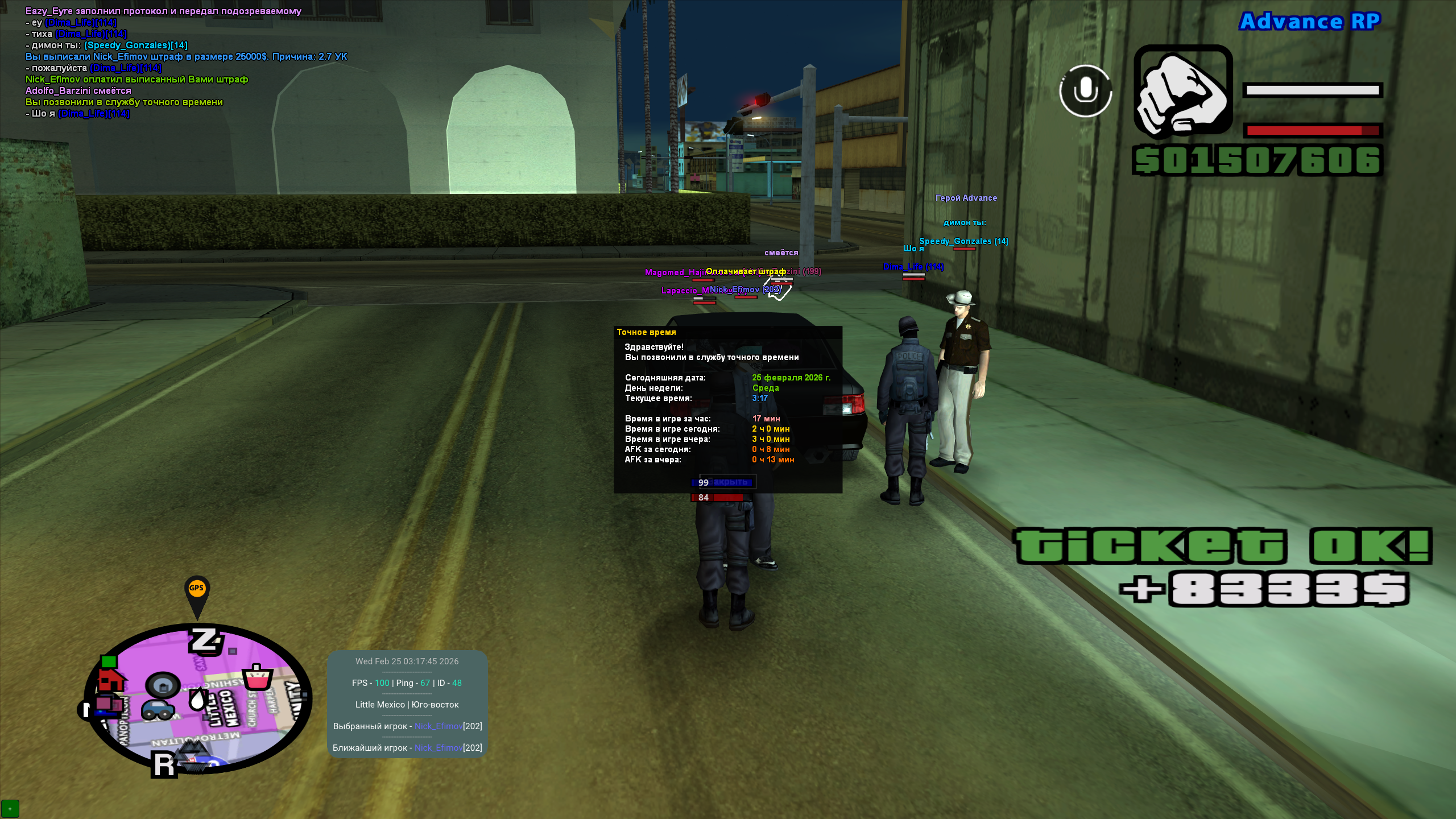This screenshot has height=819, width=1456.
Task: Toggle the microphone voice chat icon
Action: [1085, 91]
